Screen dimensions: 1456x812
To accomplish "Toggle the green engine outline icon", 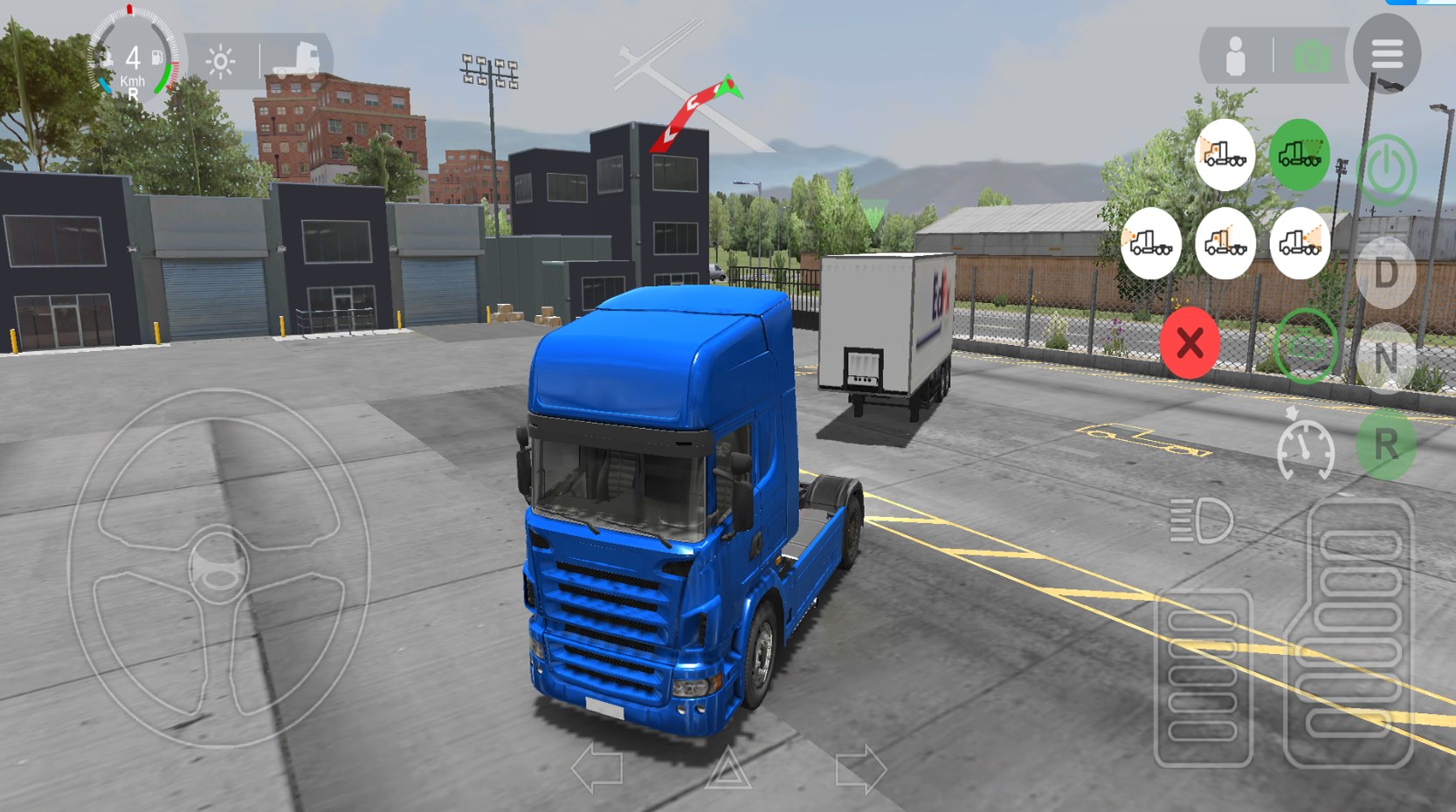I will [x=1305, y=347].
